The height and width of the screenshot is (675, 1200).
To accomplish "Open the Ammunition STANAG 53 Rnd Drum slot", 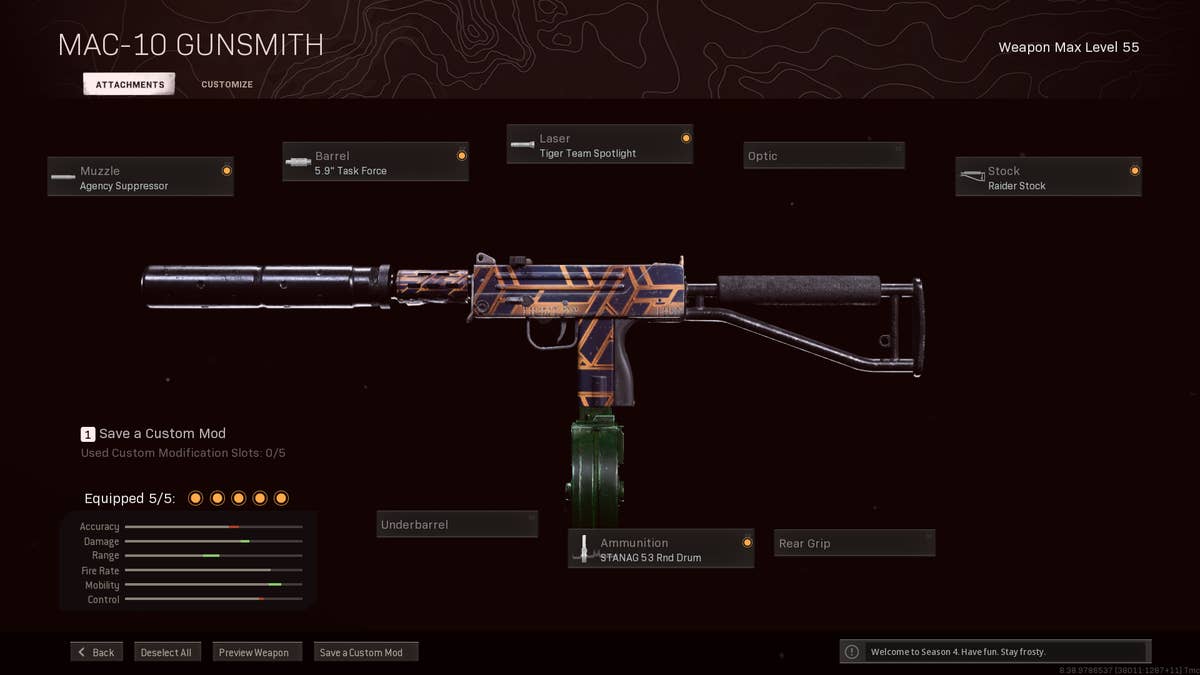I will 661,549.
